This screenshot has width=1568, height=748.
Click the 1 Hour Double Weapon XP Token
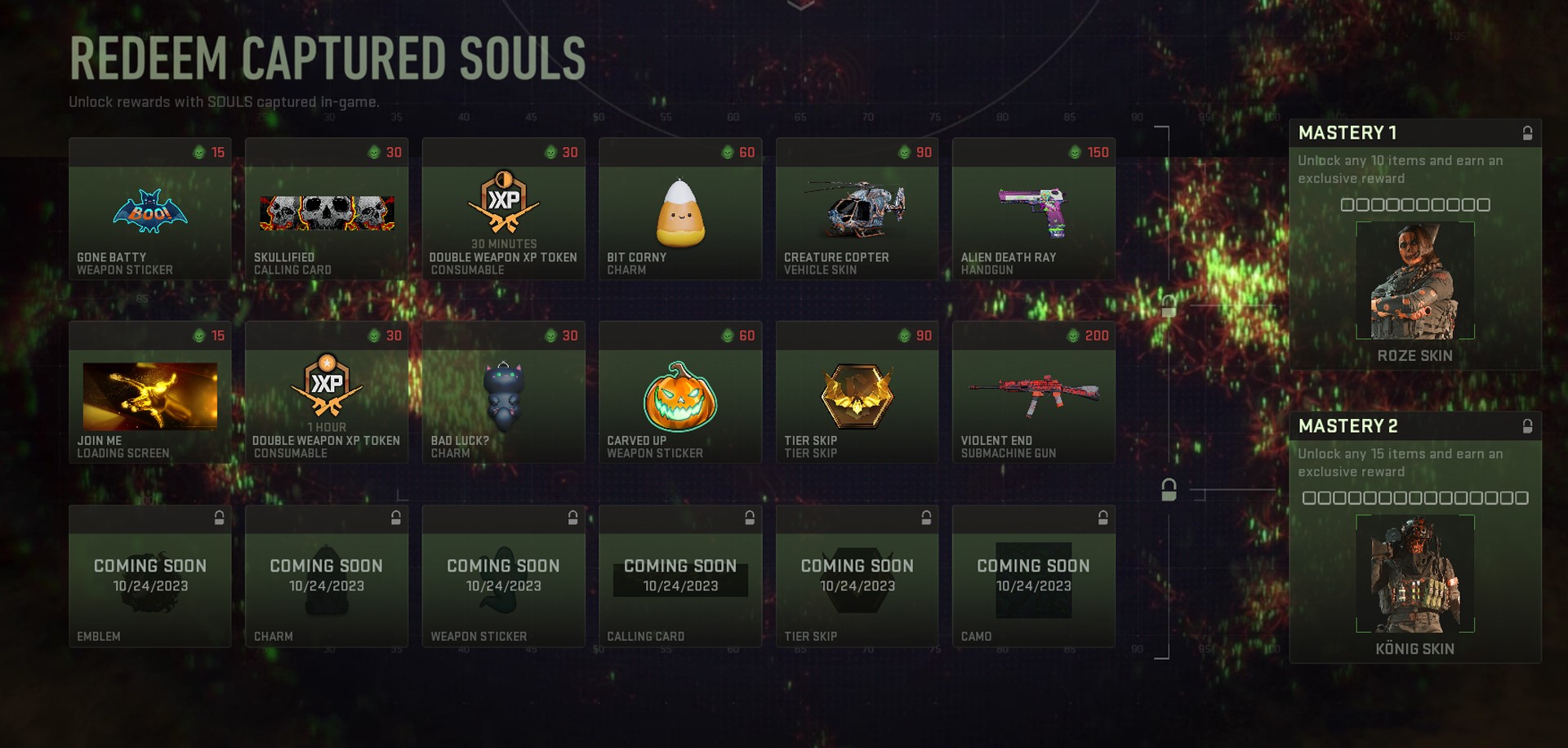click(x=327, y=392)
